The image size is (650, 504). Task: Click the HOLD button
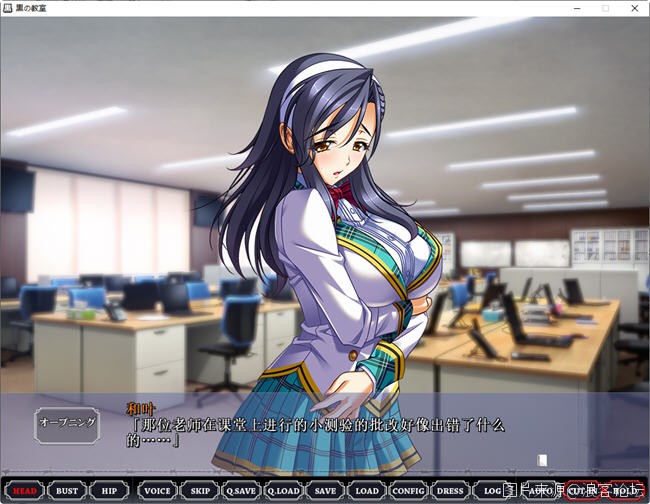tap(625, 491)
